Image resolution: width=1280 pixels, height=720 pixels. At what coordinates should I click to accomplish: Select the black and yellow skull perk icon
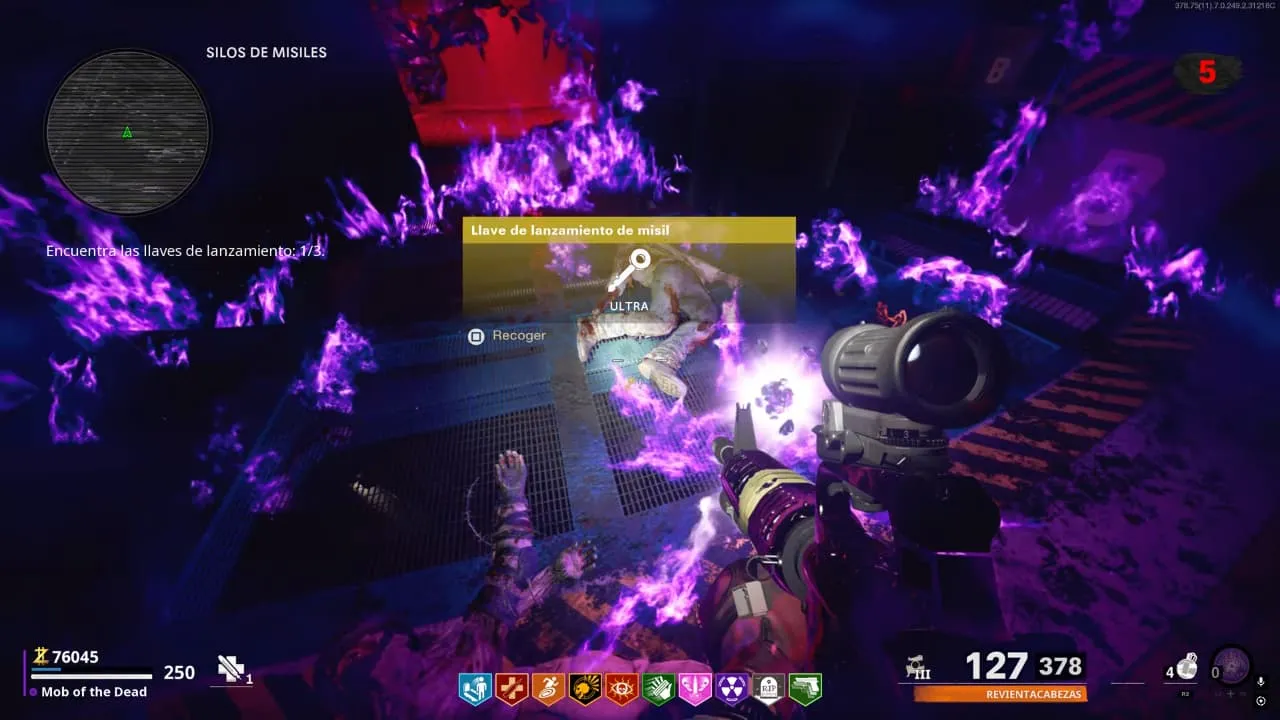585,688
